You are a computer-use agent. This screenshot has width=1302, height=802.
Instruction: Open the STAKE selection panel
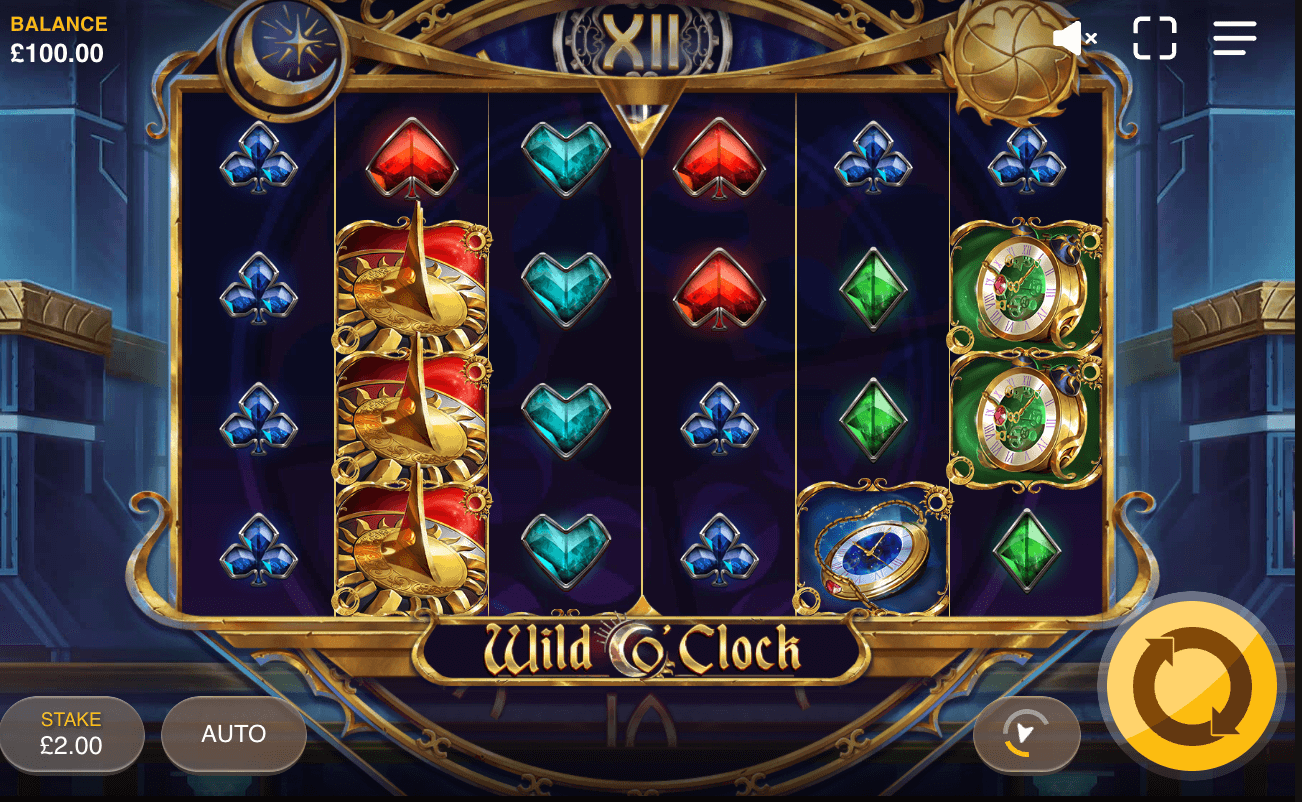tap(71, 734)
